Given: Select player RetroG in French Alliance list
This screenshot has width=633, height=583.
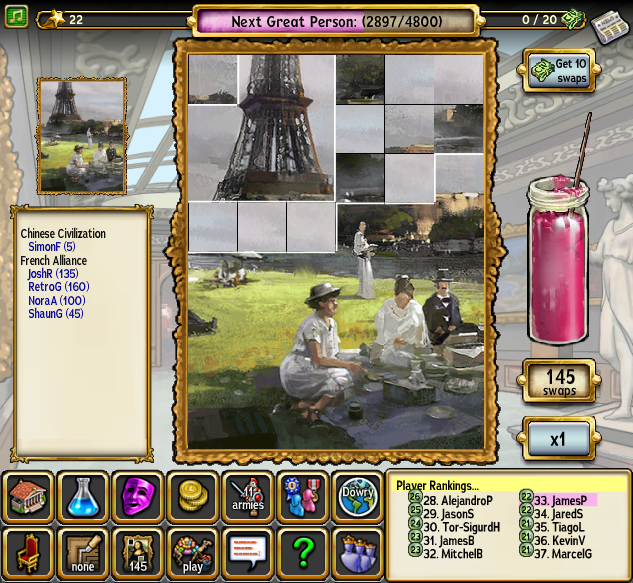Looking at the screenshot, I should point(55,287).
